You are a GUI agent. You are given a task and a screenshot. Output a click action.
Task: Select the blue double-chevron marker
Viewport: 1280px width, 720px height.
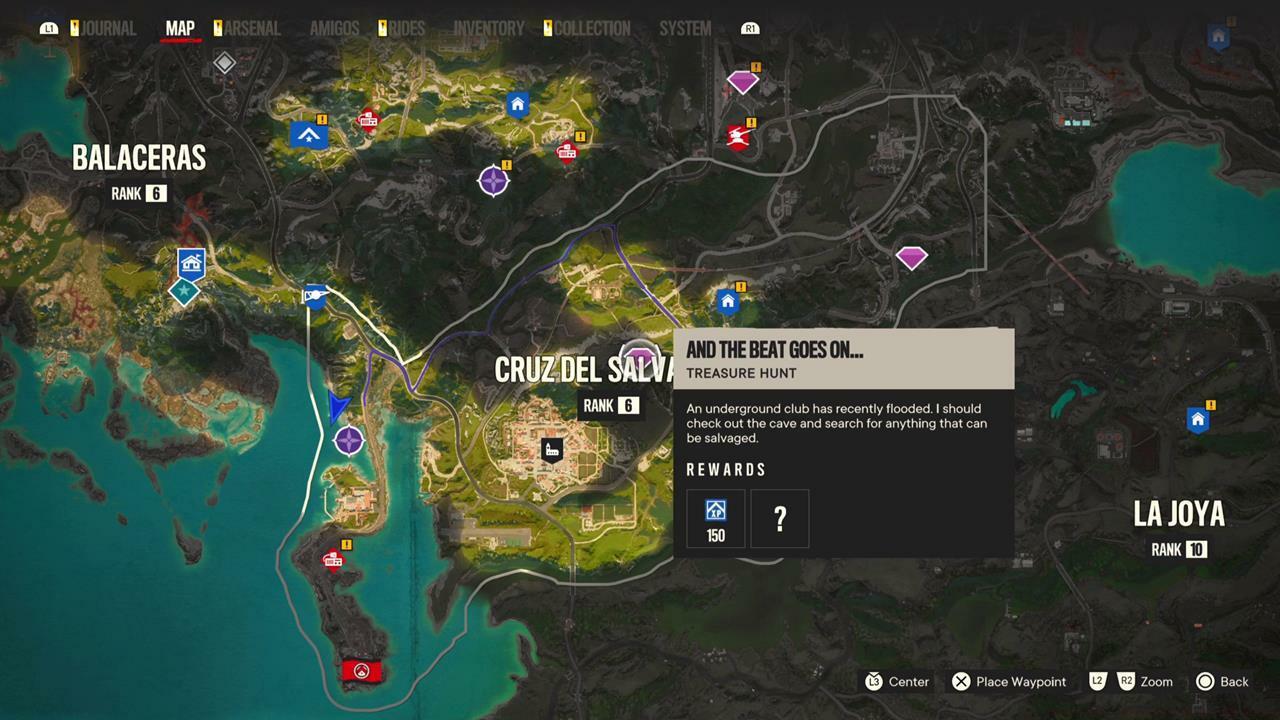tap(309, 134)
